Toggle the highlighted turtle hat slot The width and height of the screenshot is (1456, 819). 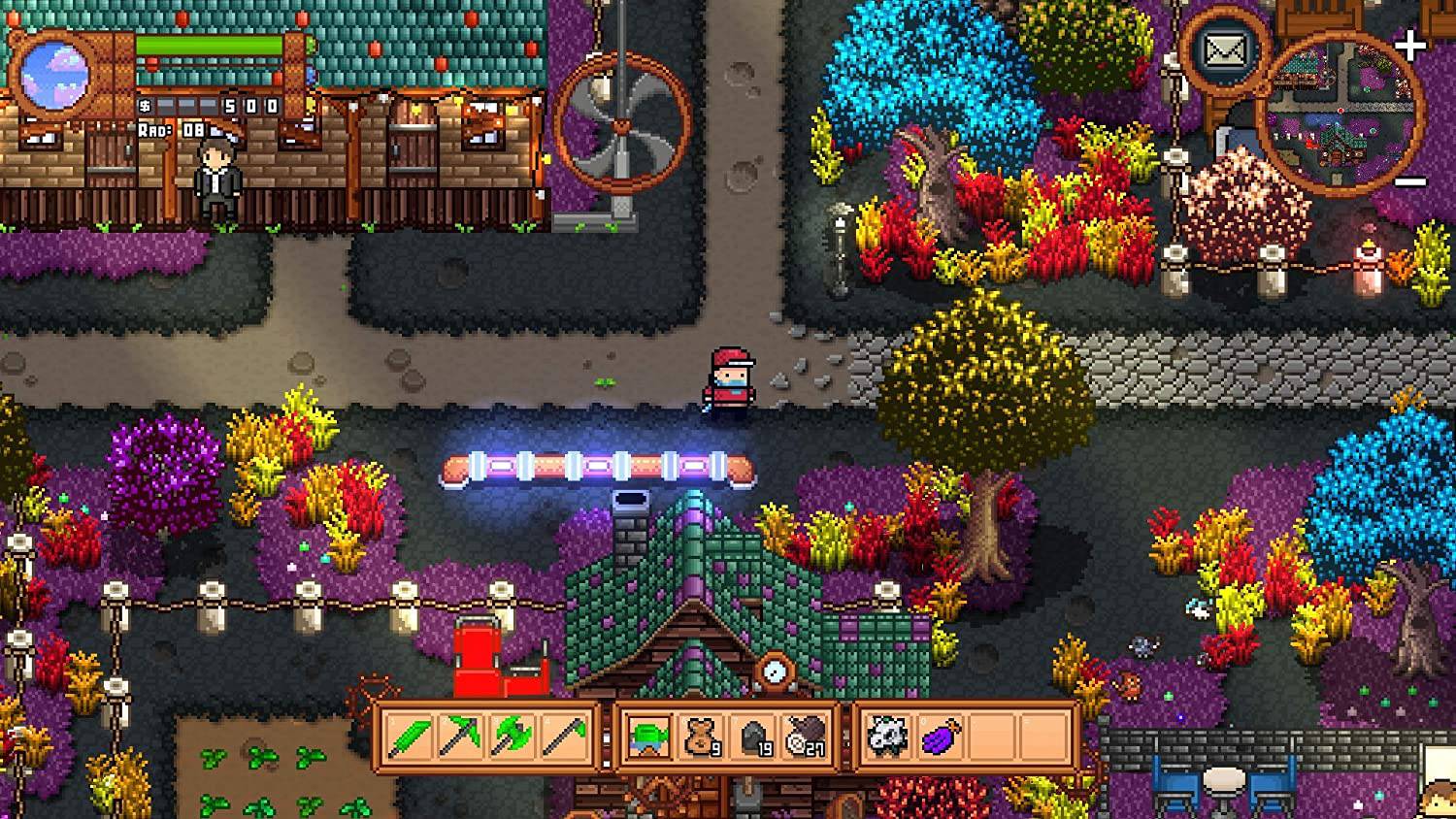pos(646,736)
